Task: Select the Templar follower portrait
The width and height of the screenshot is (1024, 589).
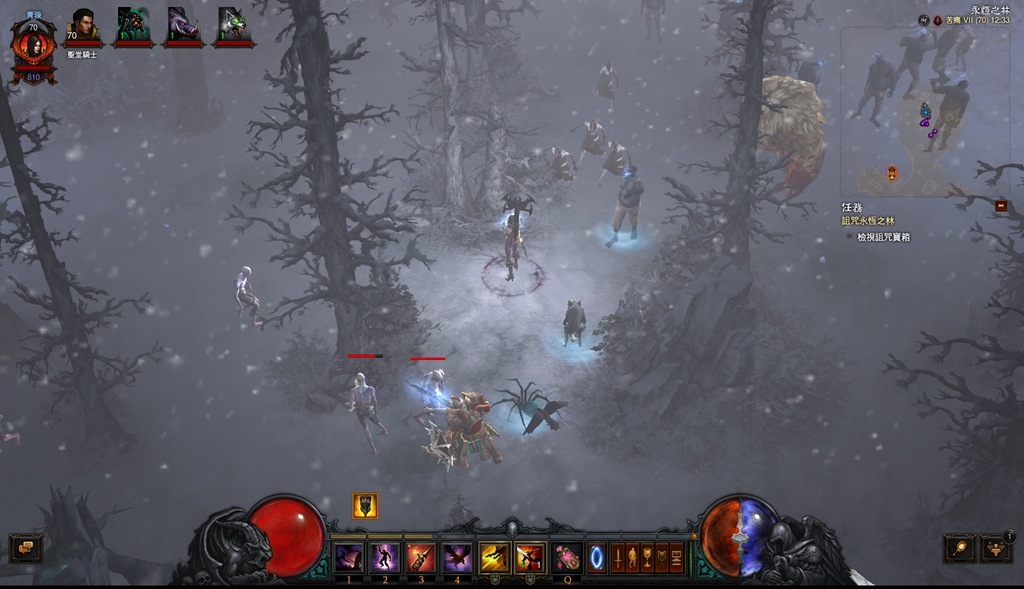Action: 83,25
